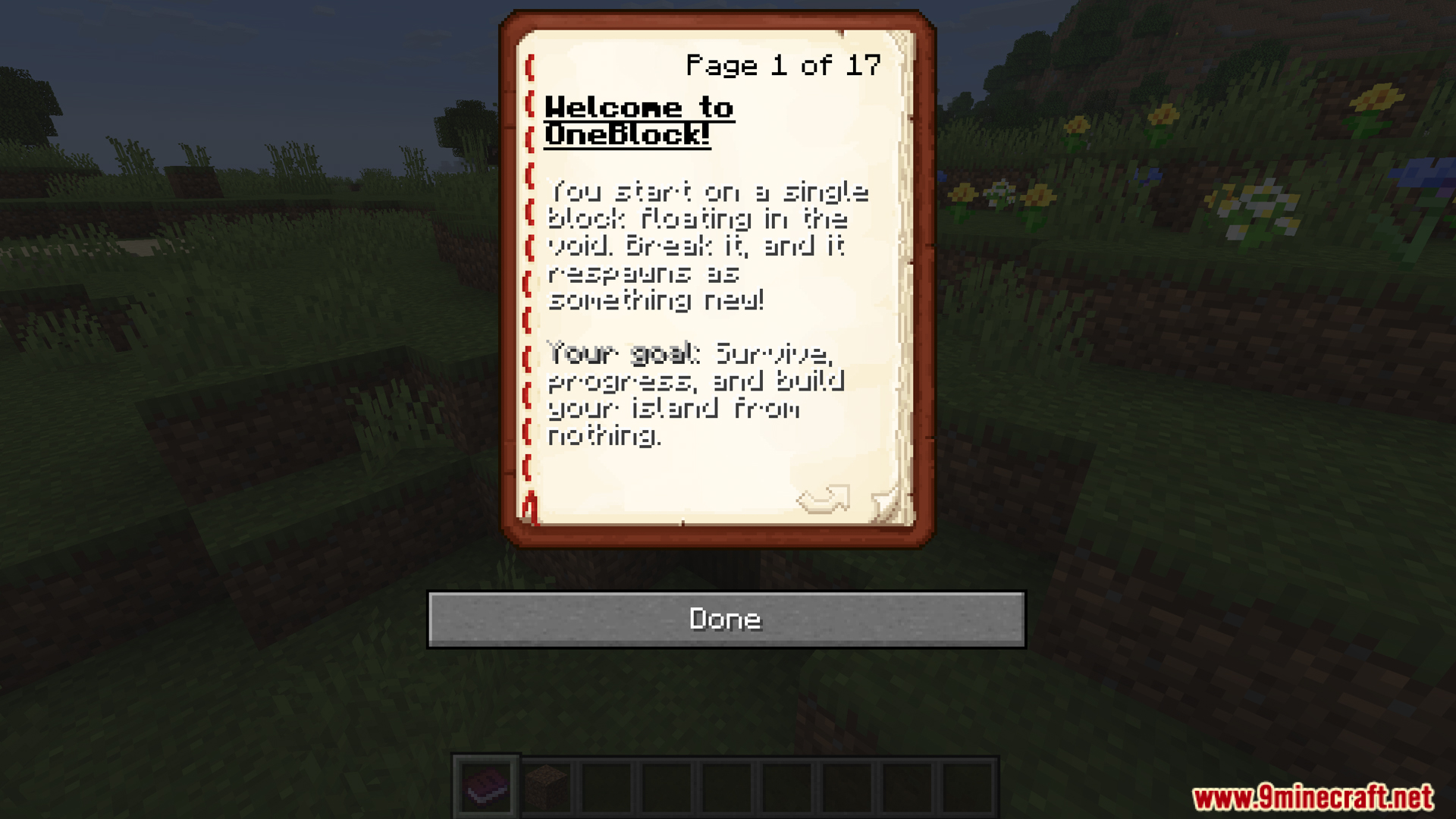Viewport: 1456px width, 819px height.
Task: Select the book in the hotbar
Action: point(486,787)
